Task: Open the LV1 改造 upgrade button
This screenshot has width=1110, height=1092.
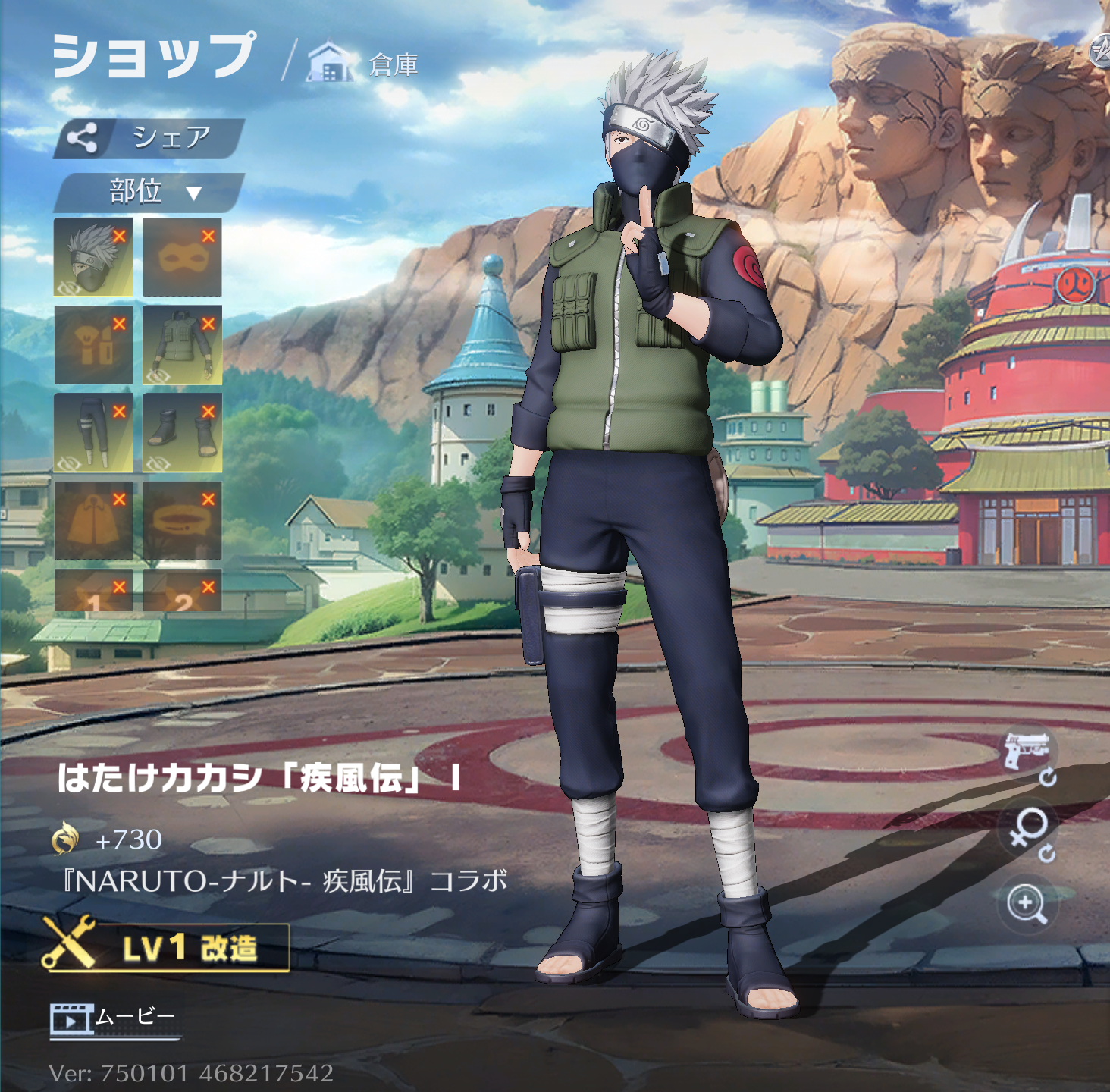Action: coord(167,947)
